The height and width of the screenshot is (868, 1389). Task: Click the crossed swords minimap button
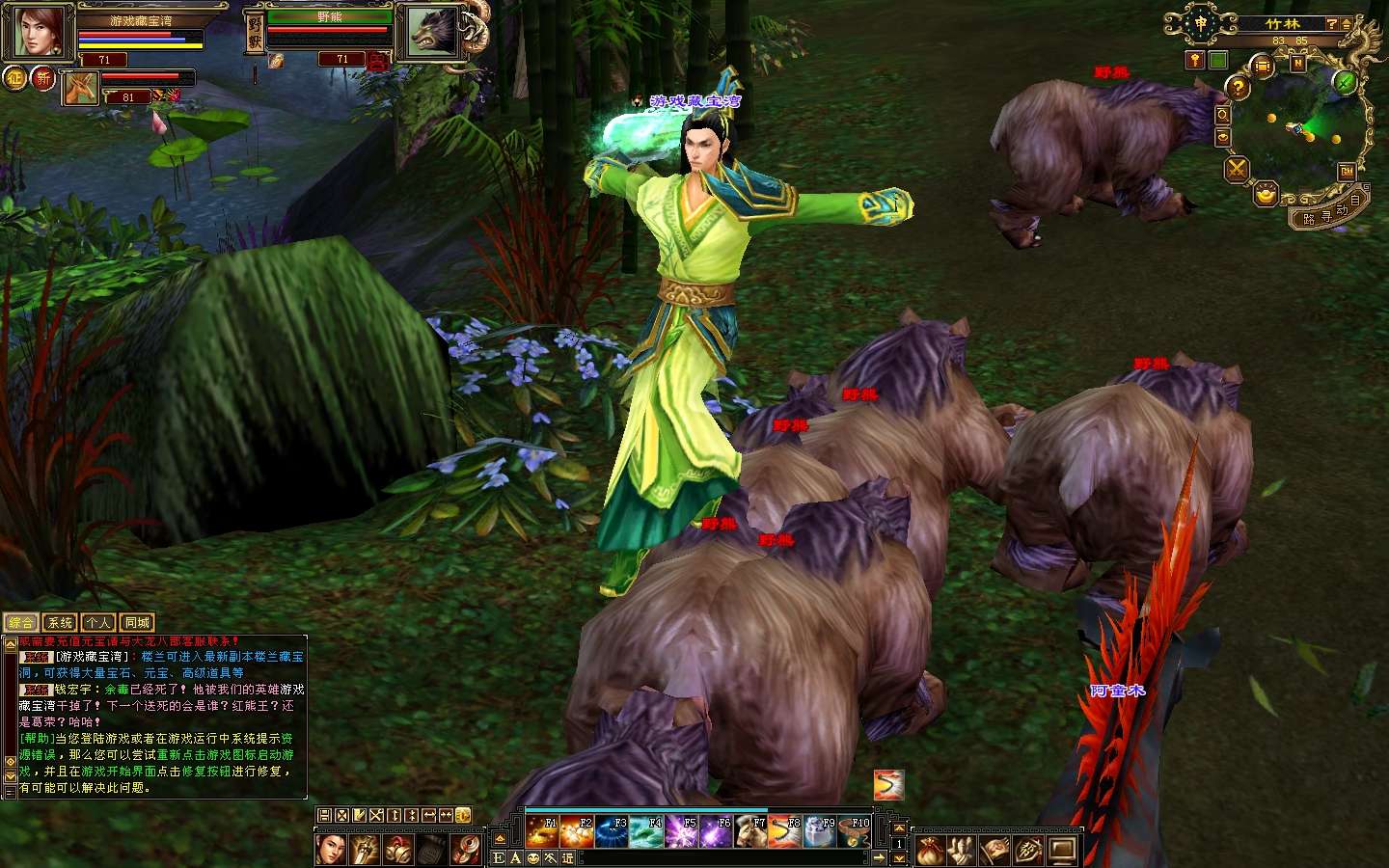(x=1237, y=170)
